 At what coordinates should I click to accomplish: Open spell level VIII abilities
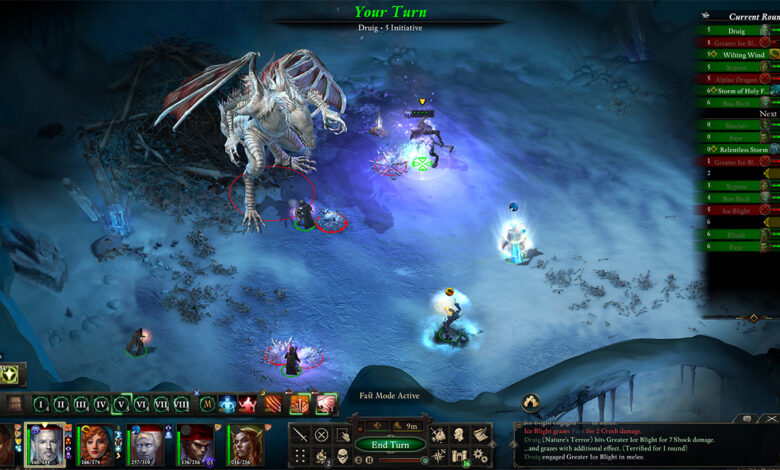tap(181, 404)
